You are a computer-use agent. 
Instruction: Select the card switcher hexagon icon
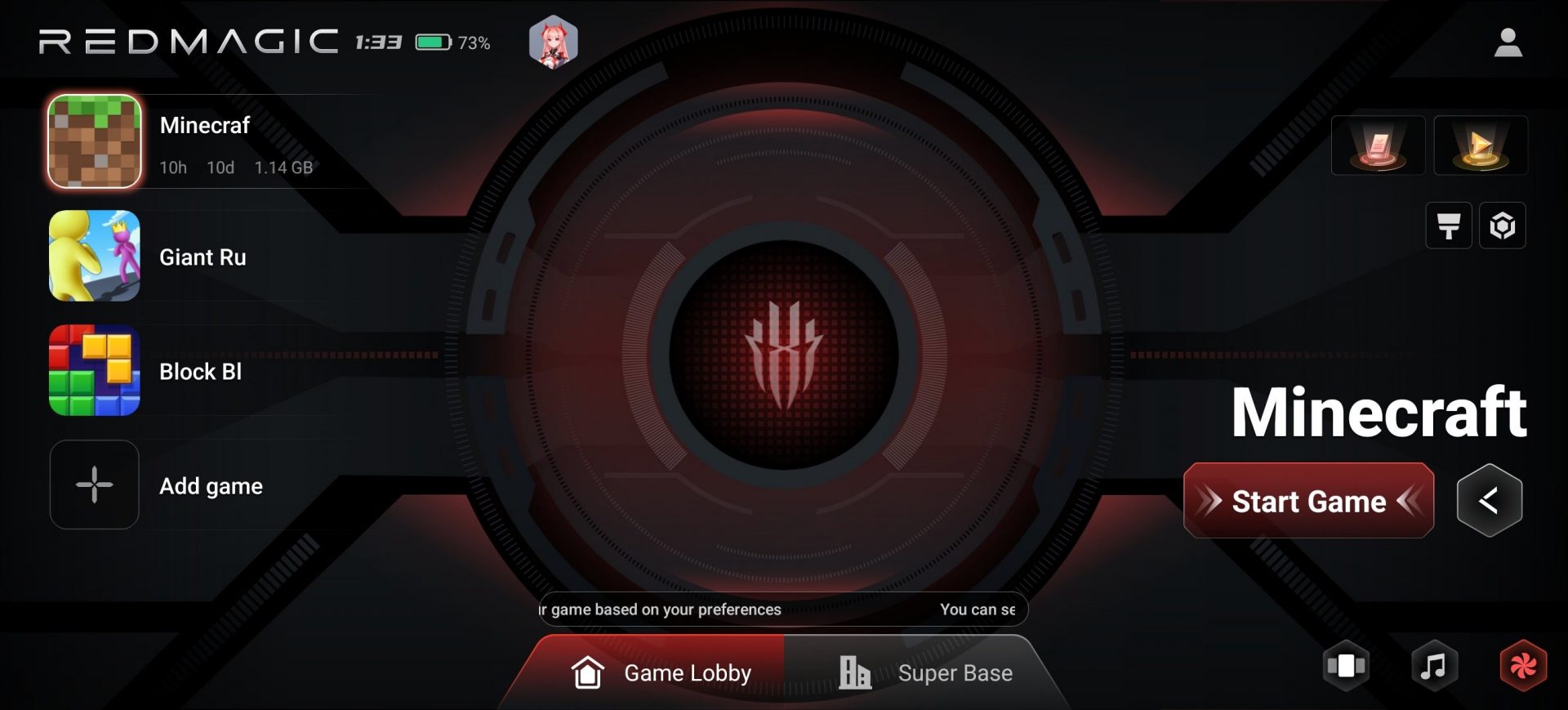click(1344, 666)
